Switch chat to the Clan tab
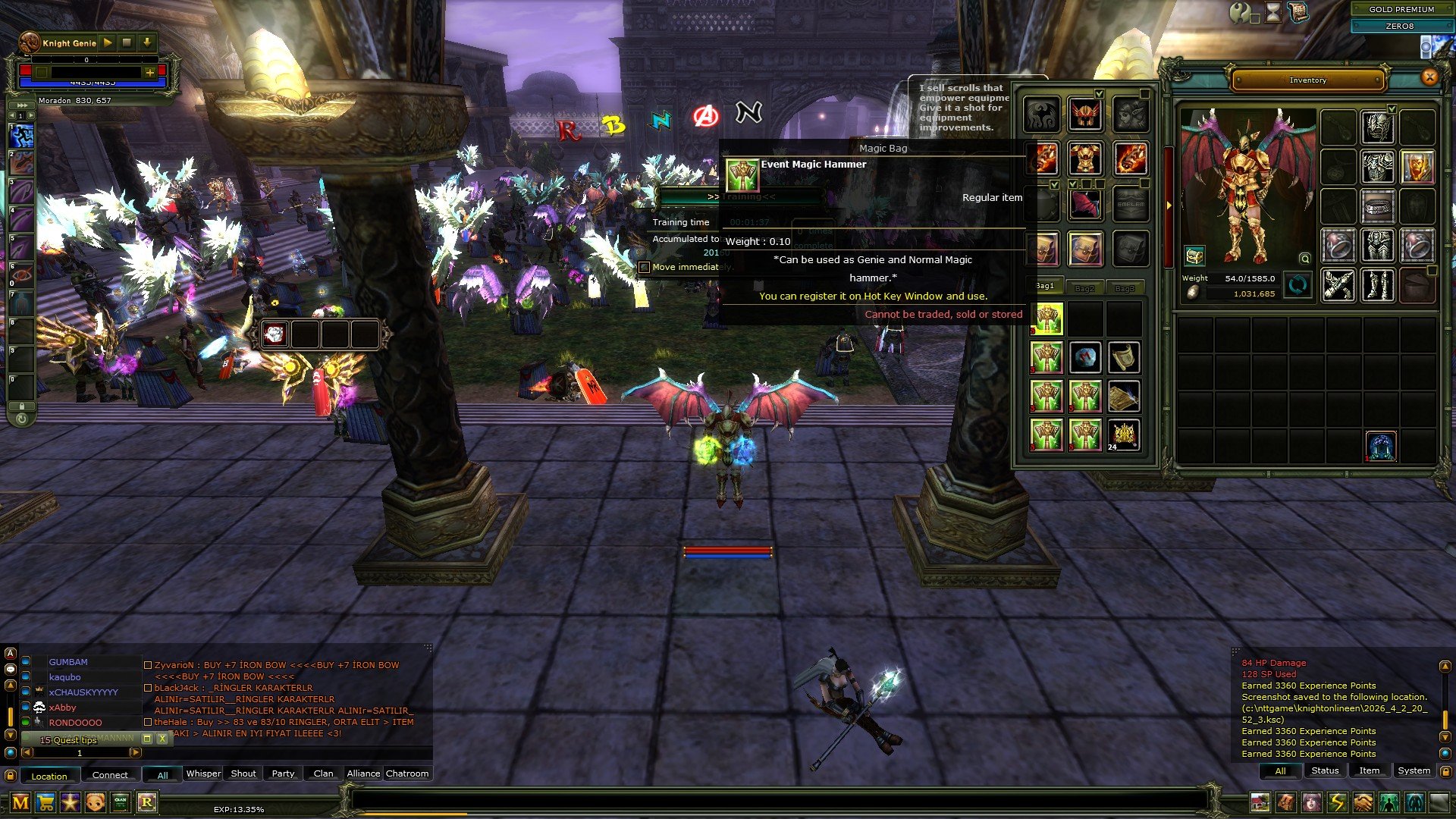1456x819 pixels. (x=323, y=773)
